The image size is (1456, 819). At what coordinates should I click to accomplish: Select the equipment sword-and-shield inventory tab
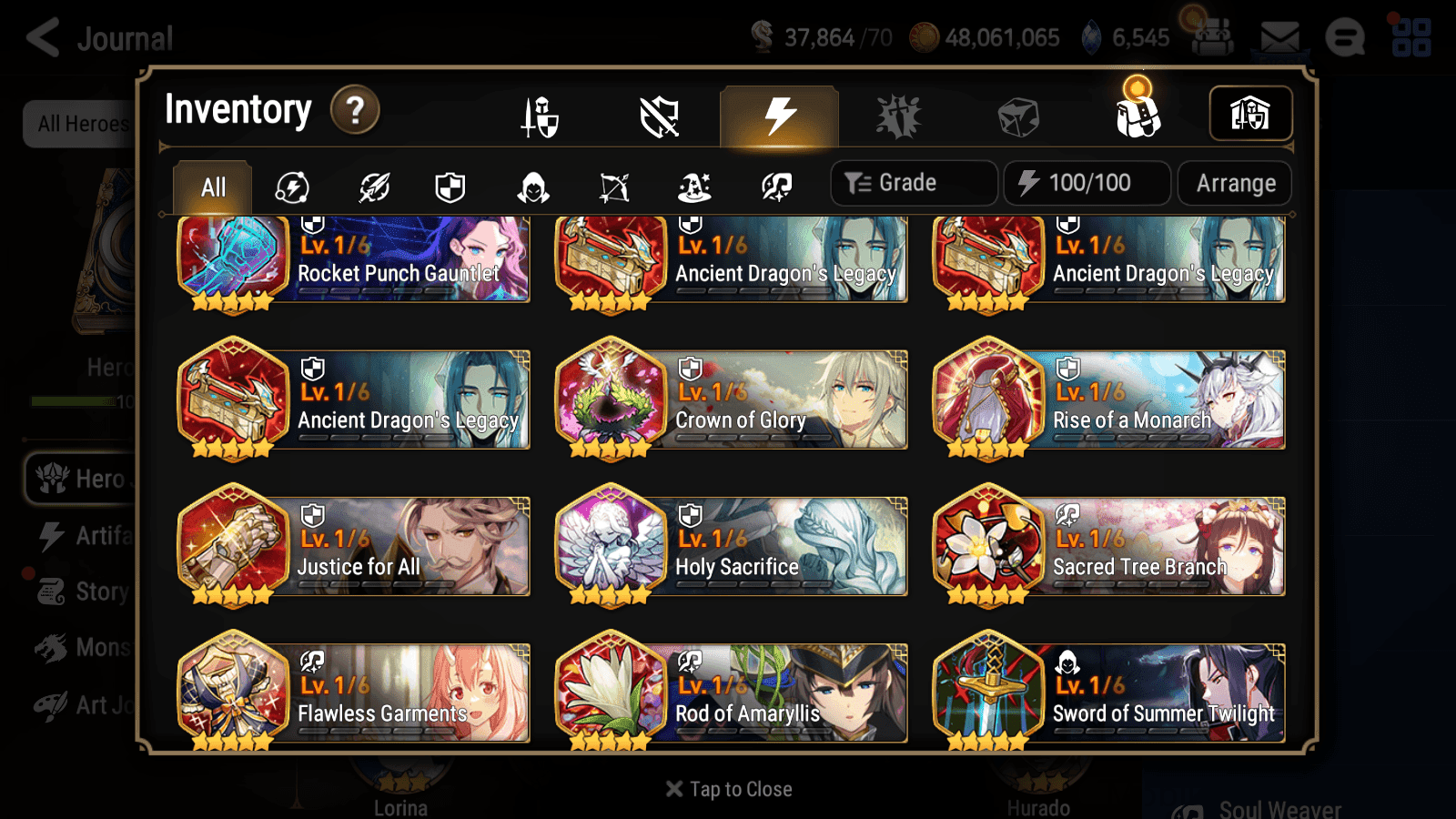pyautogui.click(x=539, y=116)
